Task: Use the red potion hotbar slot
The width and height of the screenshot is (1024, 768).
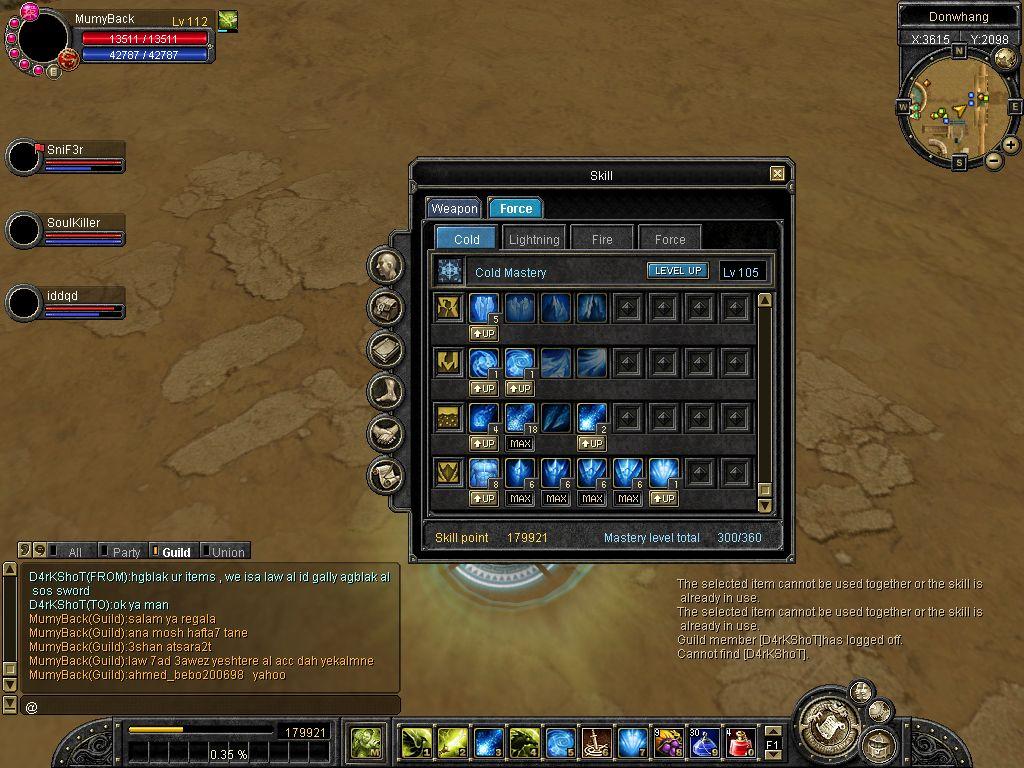Action: [741, 743]
